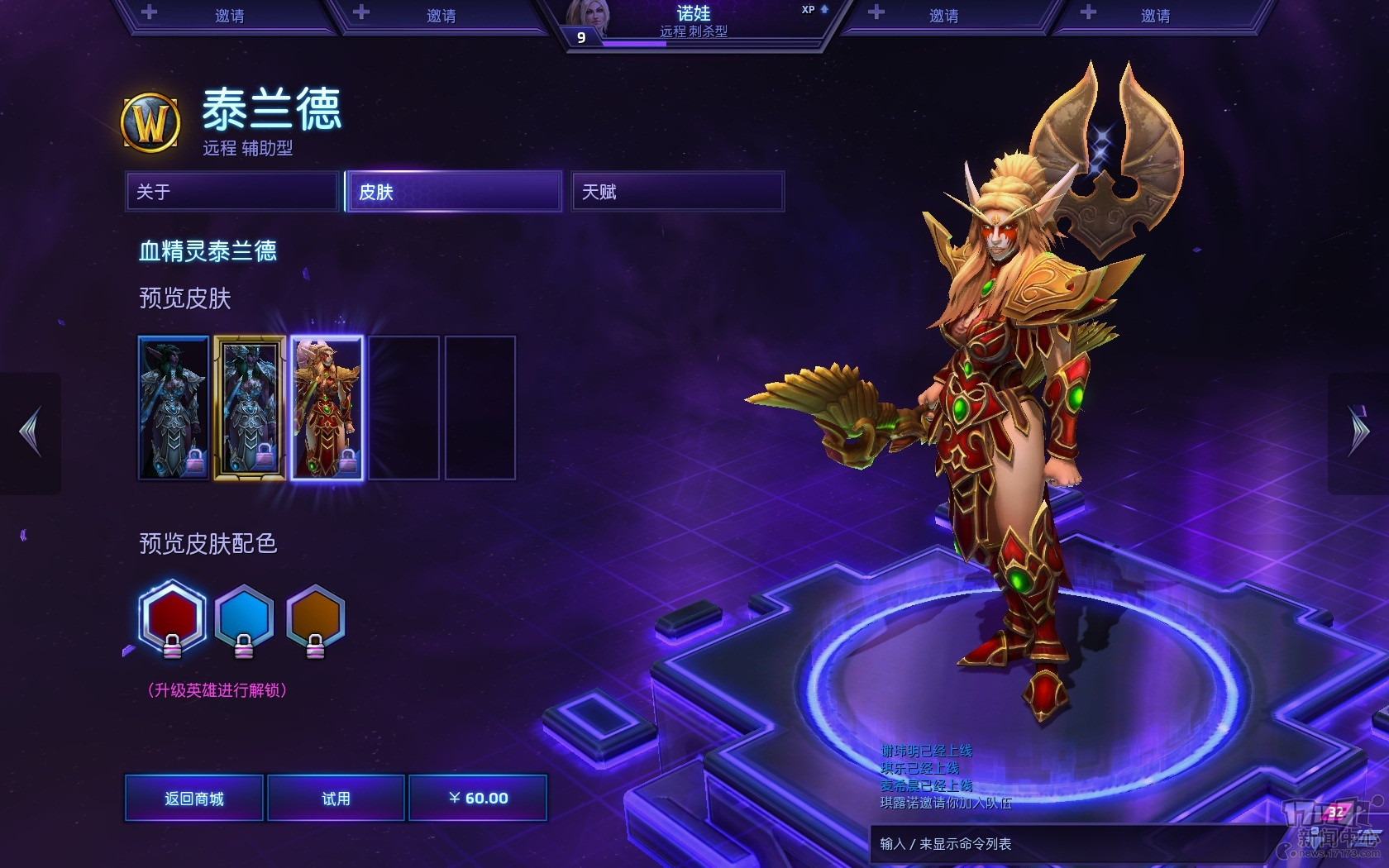The width and height of the screenshot is (1389, 868).
Task: Select the default night elf Tyrande skin
Action: 174,408
